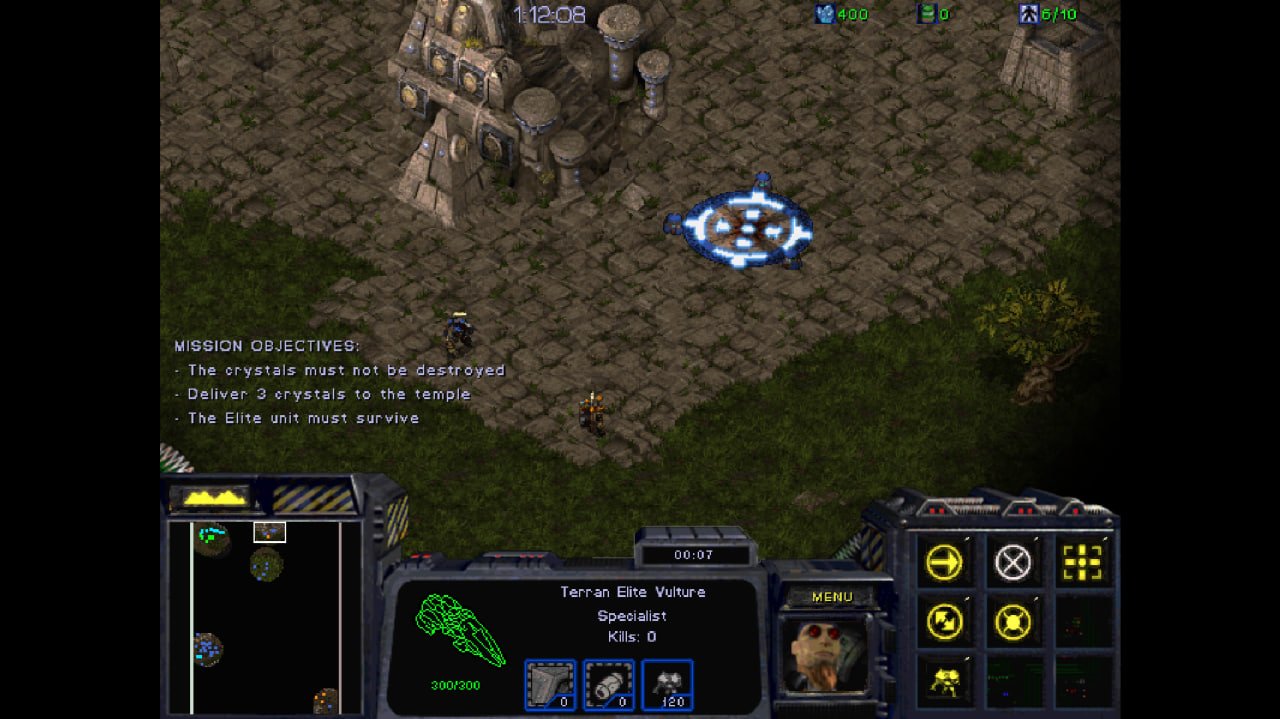The image size is (1280, 719).
Task: Click the spider mine weapon icon showing 120
Action: [667, 684]
